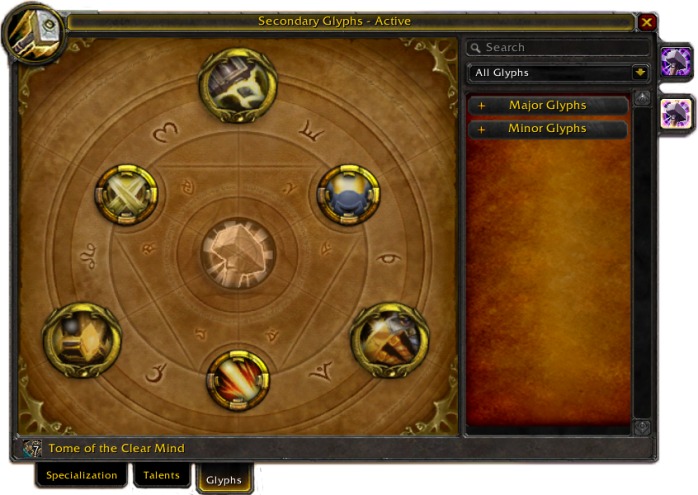Pick the red slash glyph slot
The height and width of the screenshot is (495, 698).
[237, 380]
